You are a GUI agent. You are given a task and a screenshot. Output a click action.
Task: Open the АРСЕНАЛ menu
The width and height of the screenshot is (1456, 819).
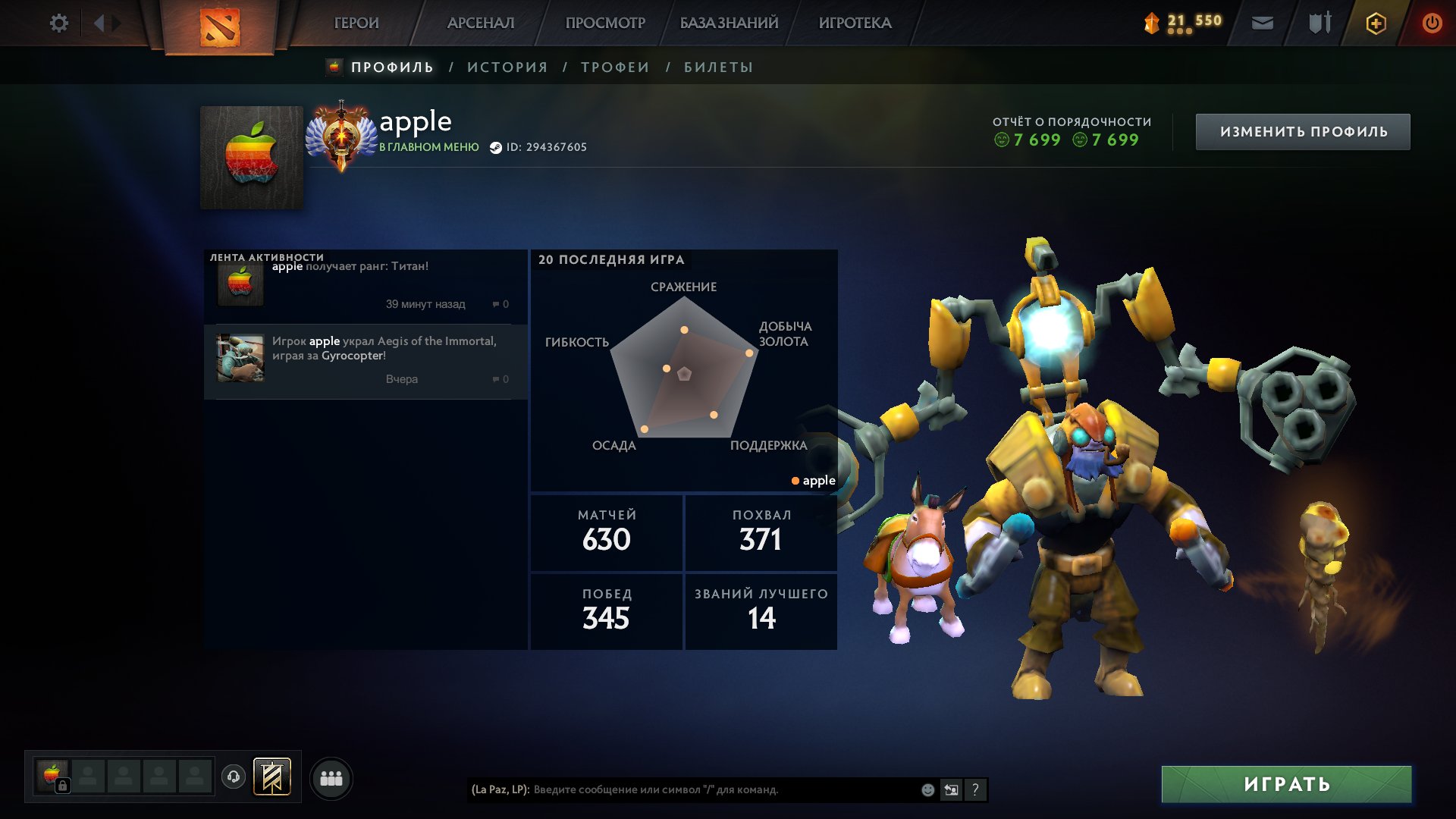click(481, 23)
